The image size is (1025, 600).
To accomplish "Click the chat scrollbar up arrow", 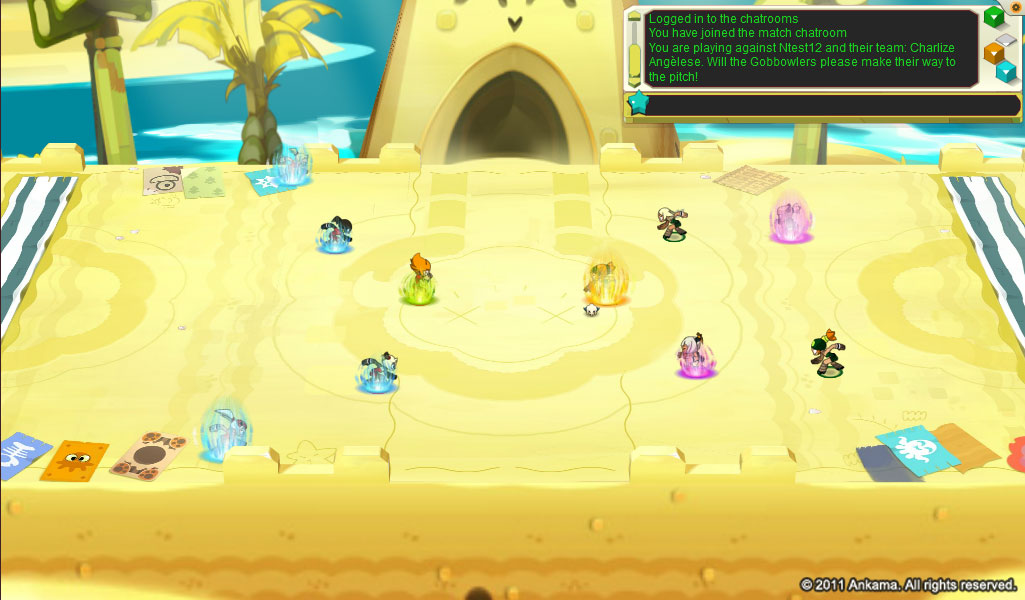I will 634,16.
